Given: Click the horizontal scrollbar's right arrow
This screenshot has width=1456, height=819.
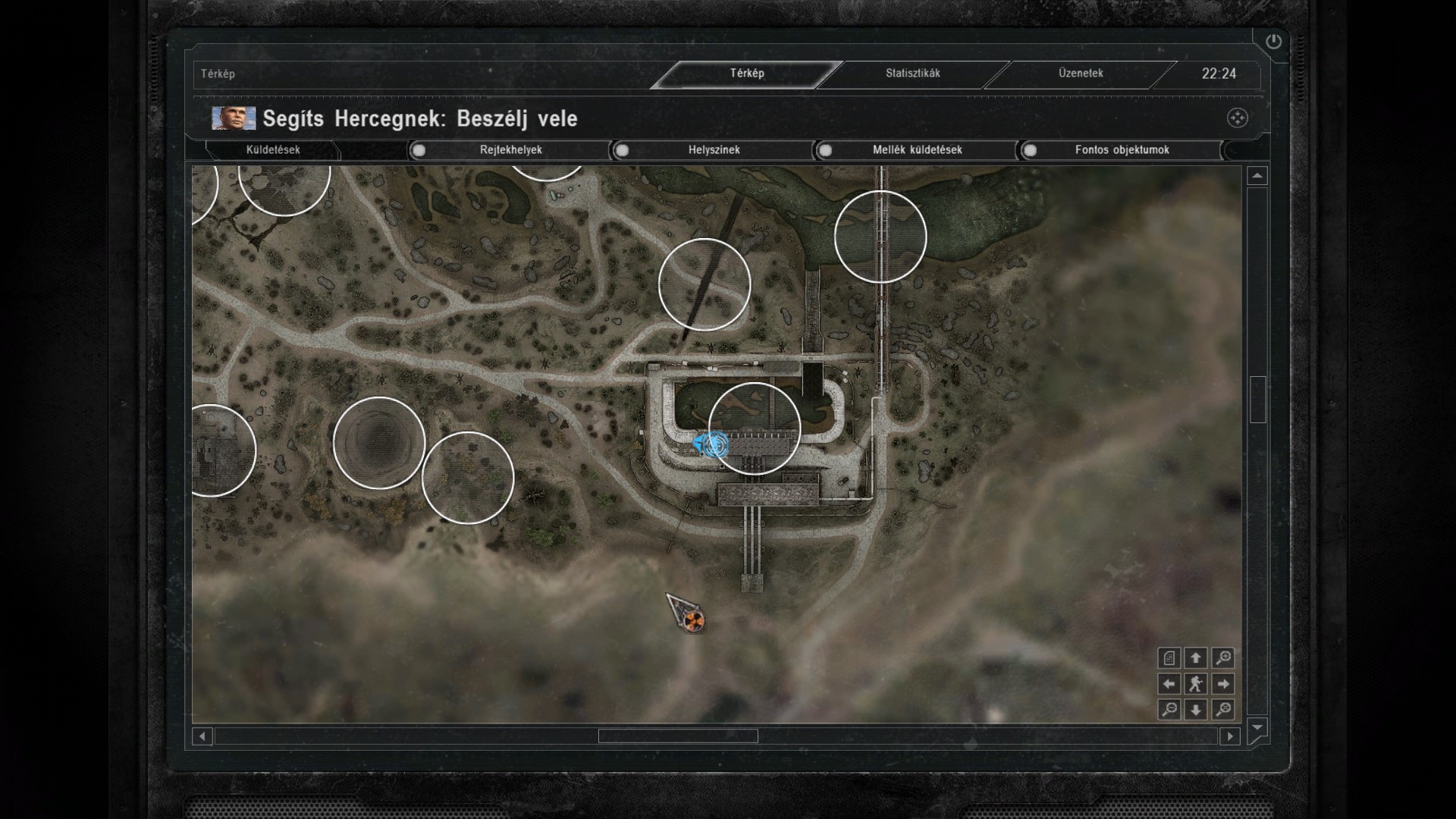Looking at the screenshot, I should [1230, 736].
